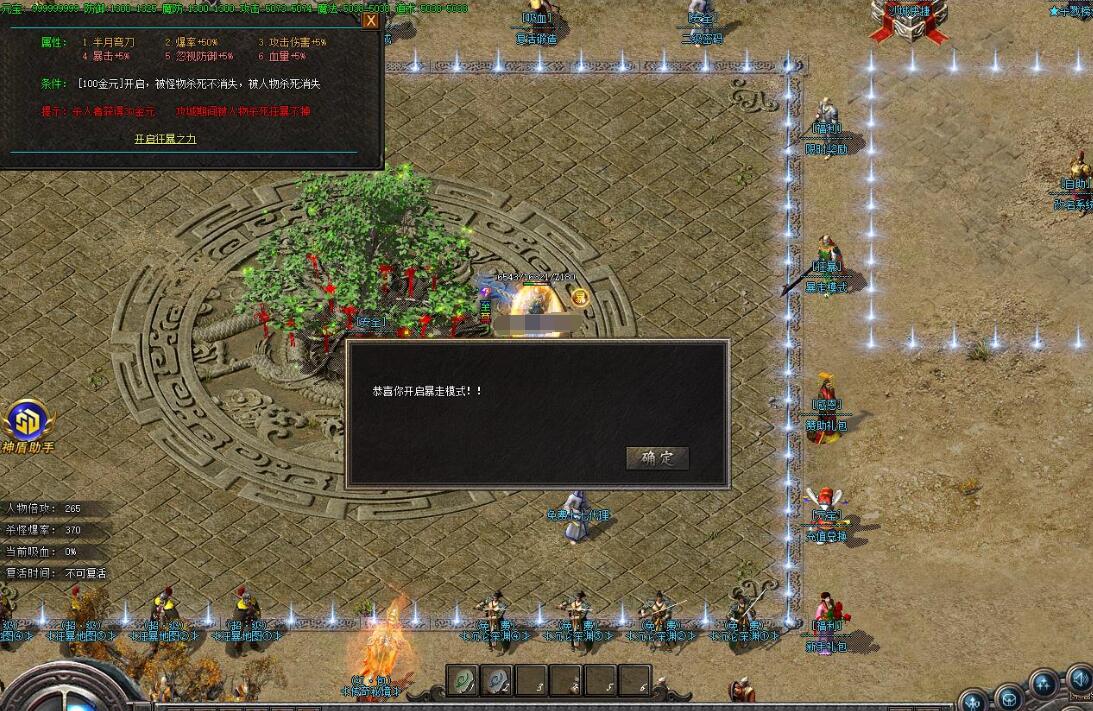Screen dimensions: 1093x711
Task: Use the blue scroll in hotbar slot 2
Action: point(497,680)
